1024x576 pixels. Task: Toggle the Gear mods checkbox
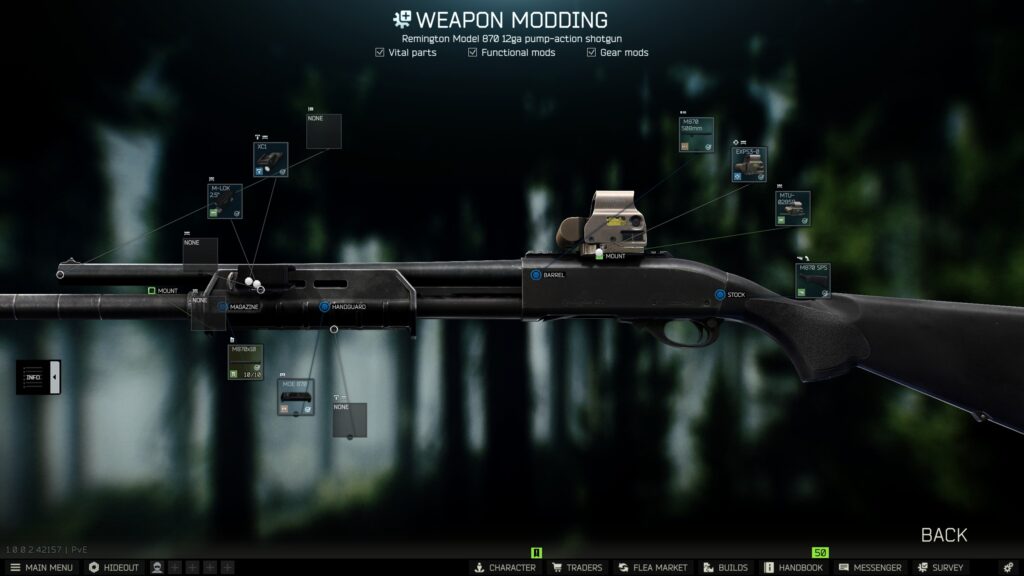591,52
